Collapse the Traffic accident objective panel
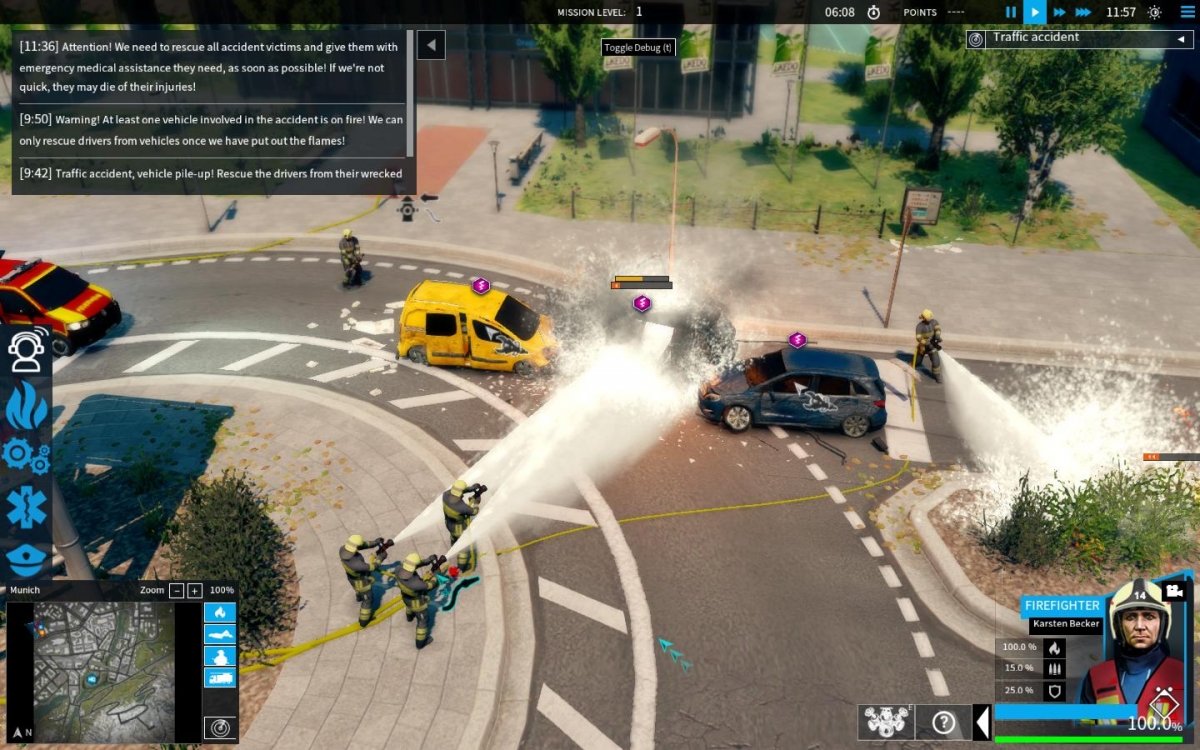 (x=1180, y=39)
